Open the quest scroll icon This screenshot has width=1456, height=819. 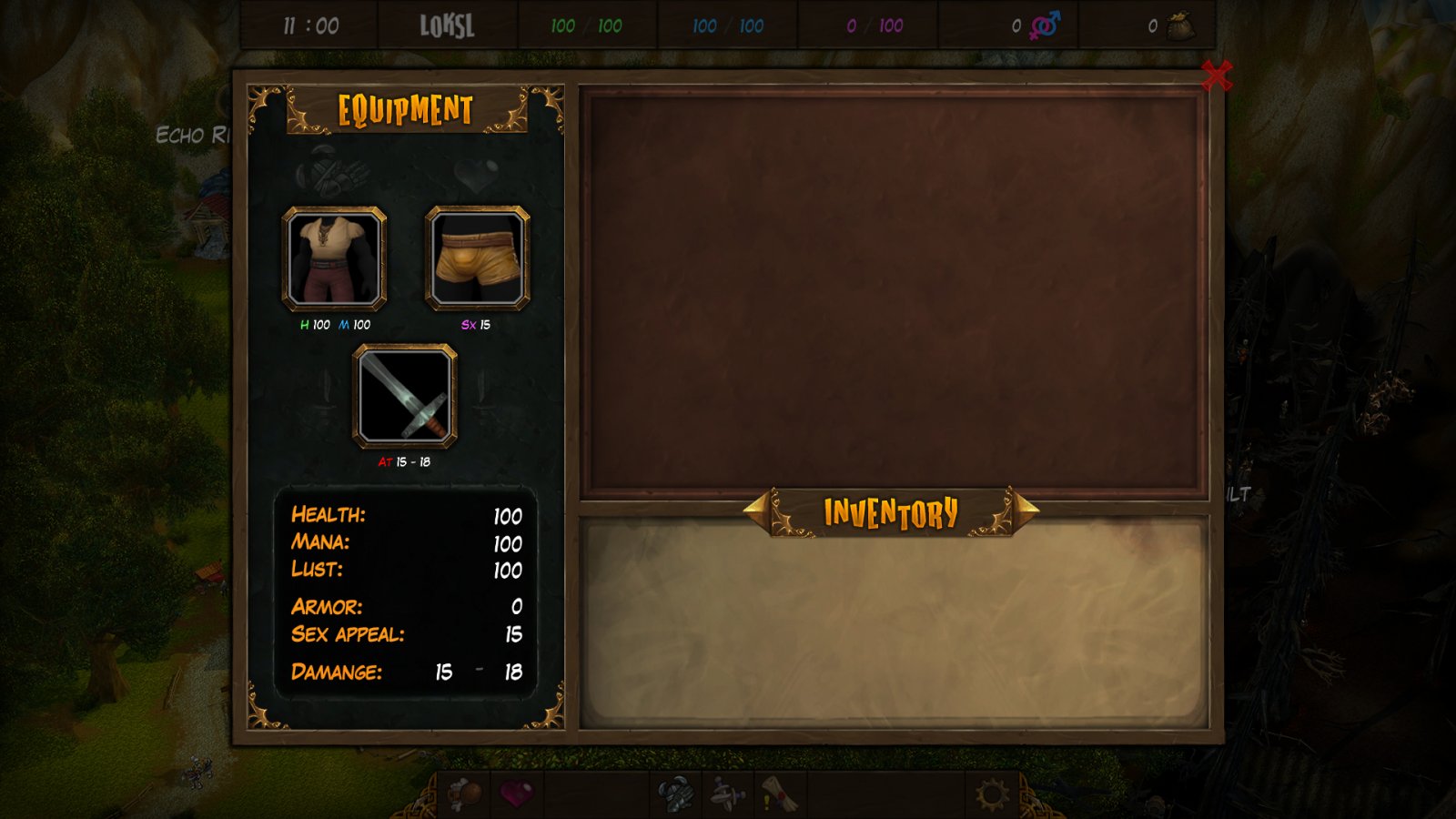click(x=776, y=796)
